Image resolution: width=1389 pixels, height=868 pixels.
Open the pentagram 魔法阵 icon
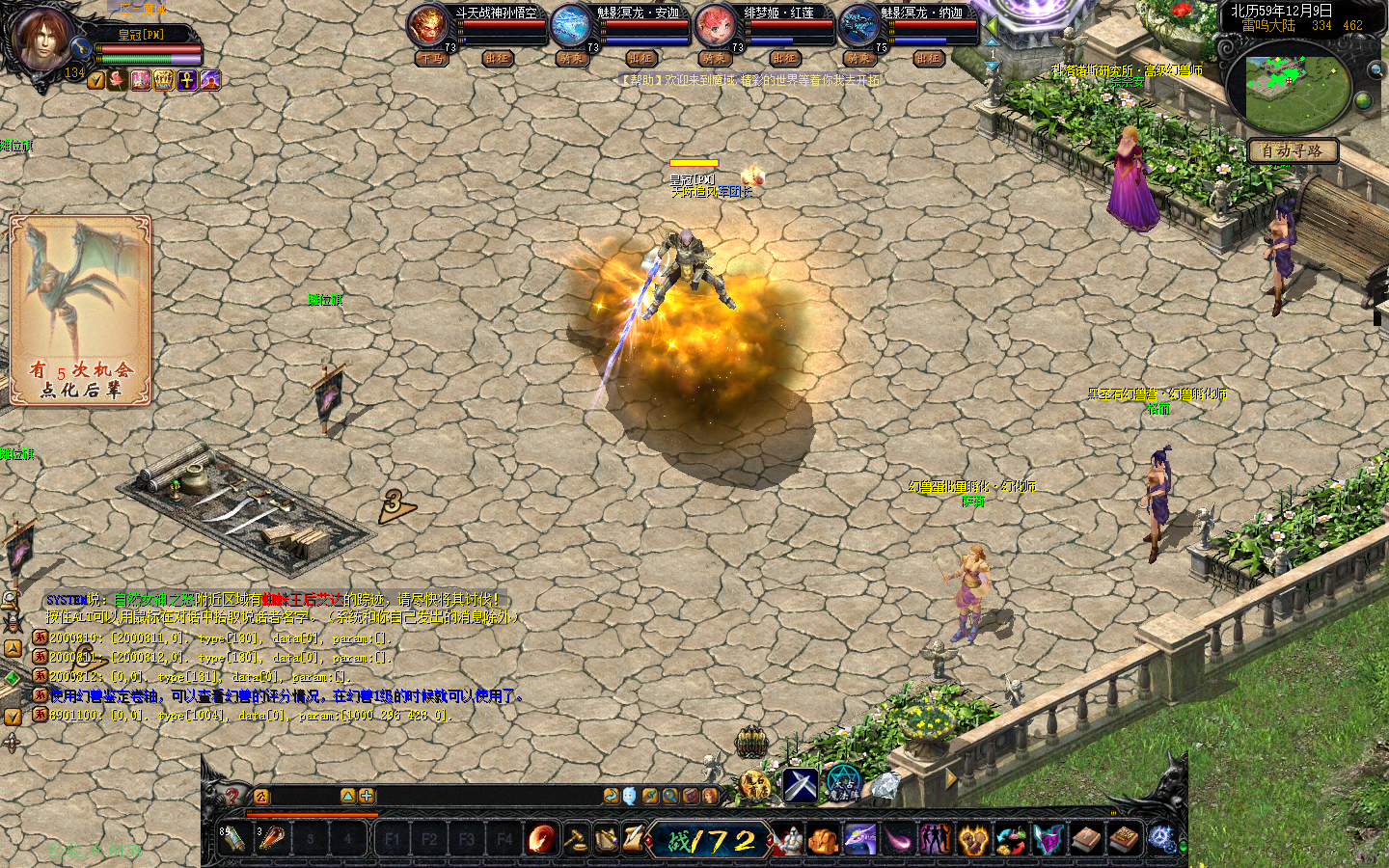[x=843, y=784]
